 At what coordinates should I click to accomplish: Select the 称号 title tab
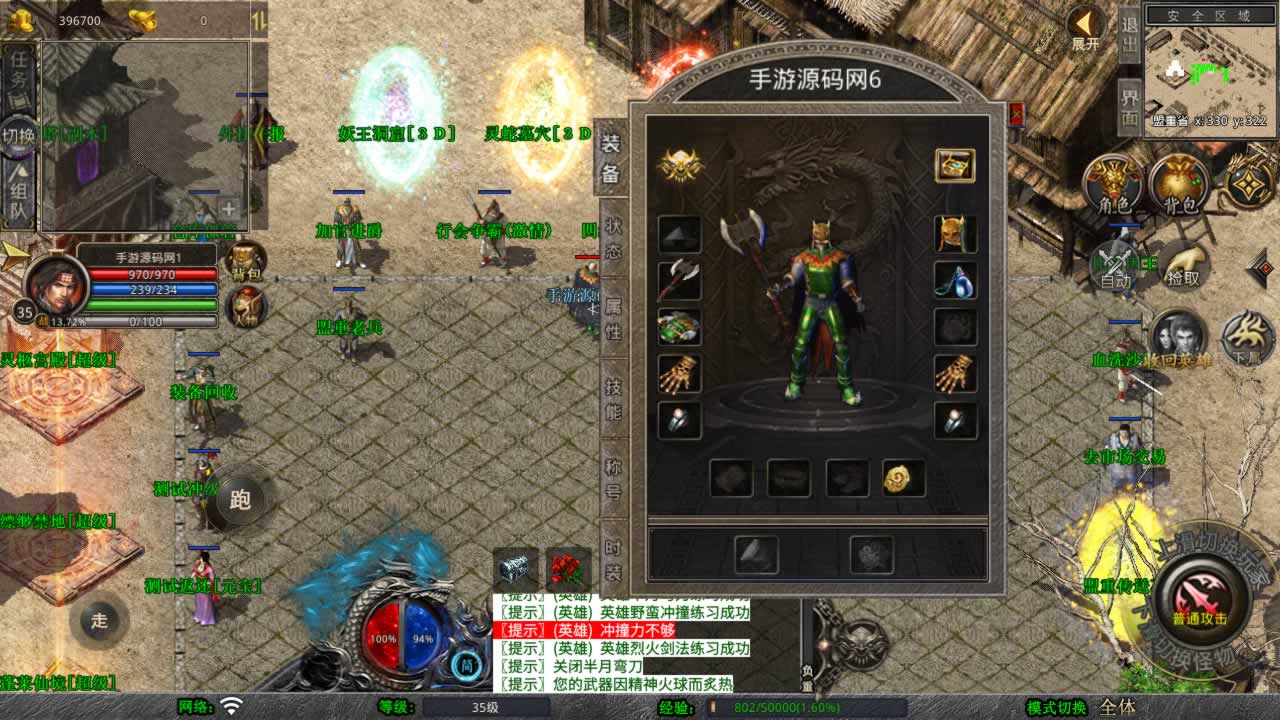pos(612,478)
